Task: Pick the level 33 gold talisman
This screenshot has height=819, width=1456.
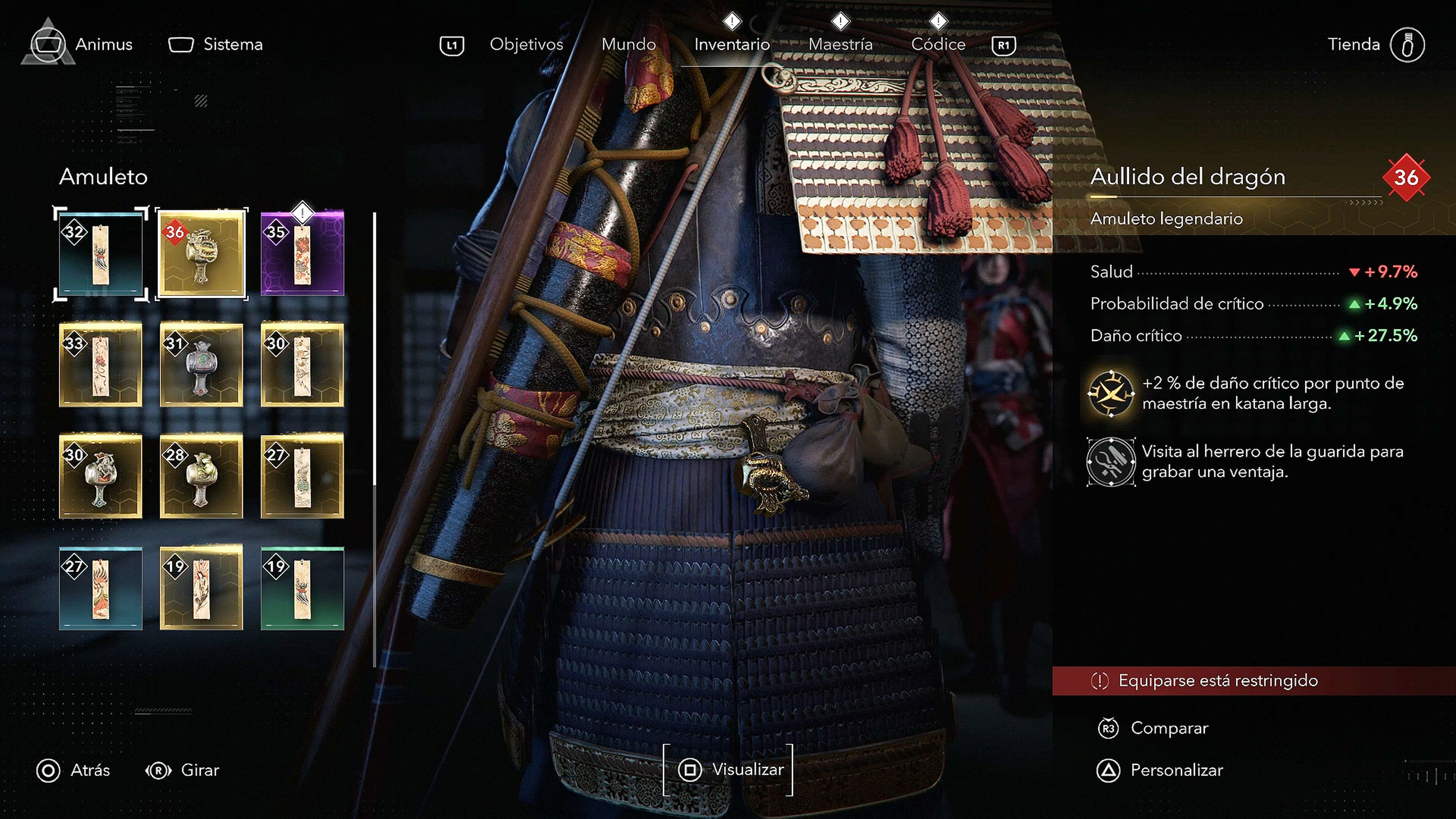Action: 100,364
